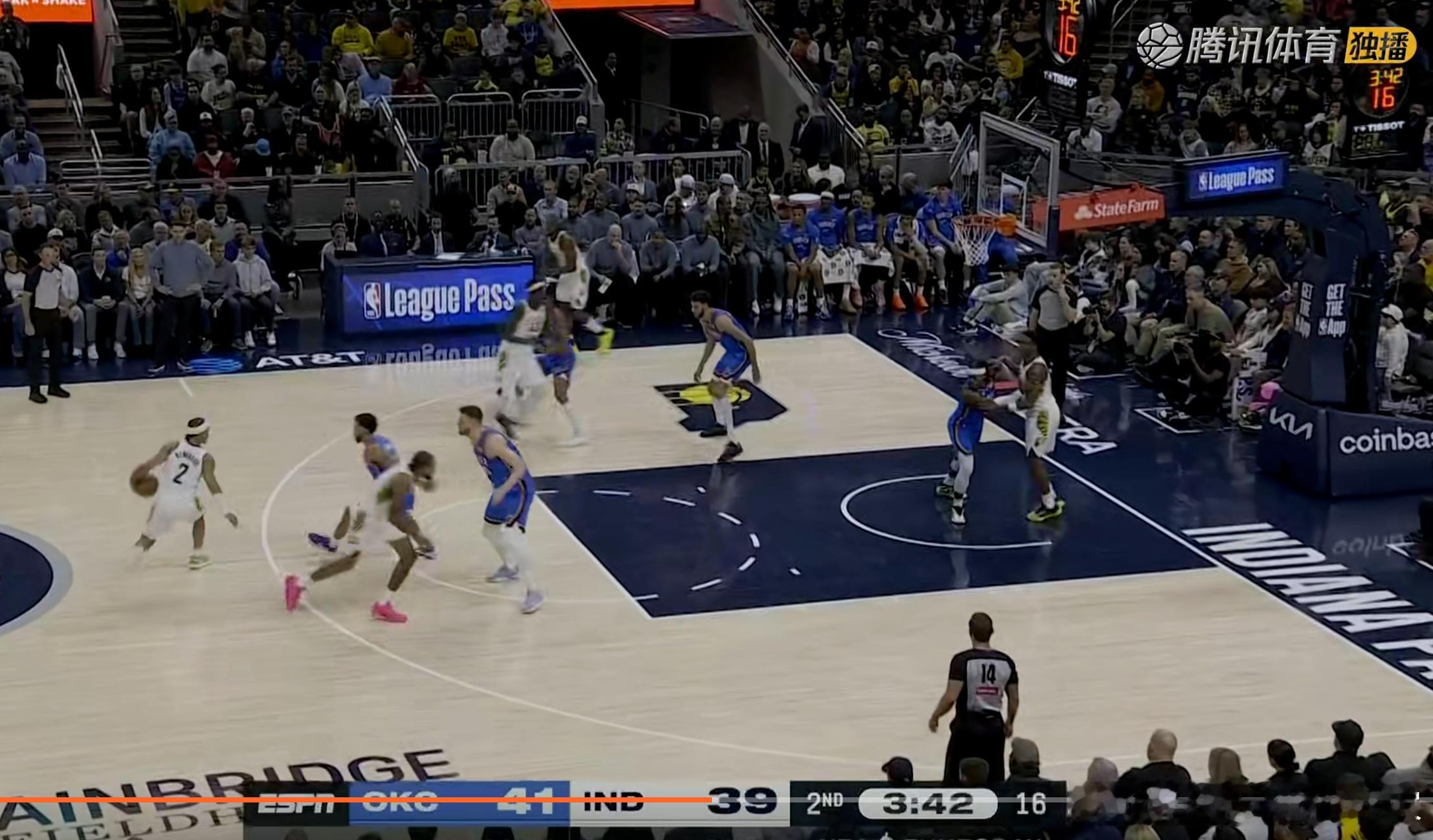
Task: Seek along the orange video progress bar
Action: (x=712, y=801)
